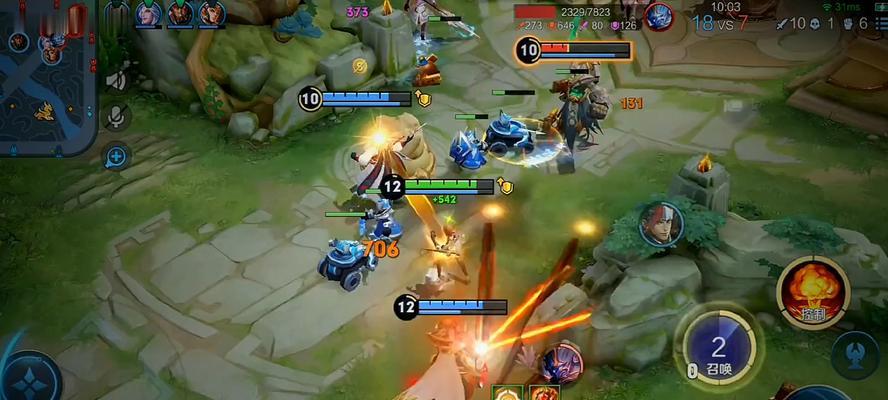
Task: Open the quick chat plus bubble
Action: point(116,156)
